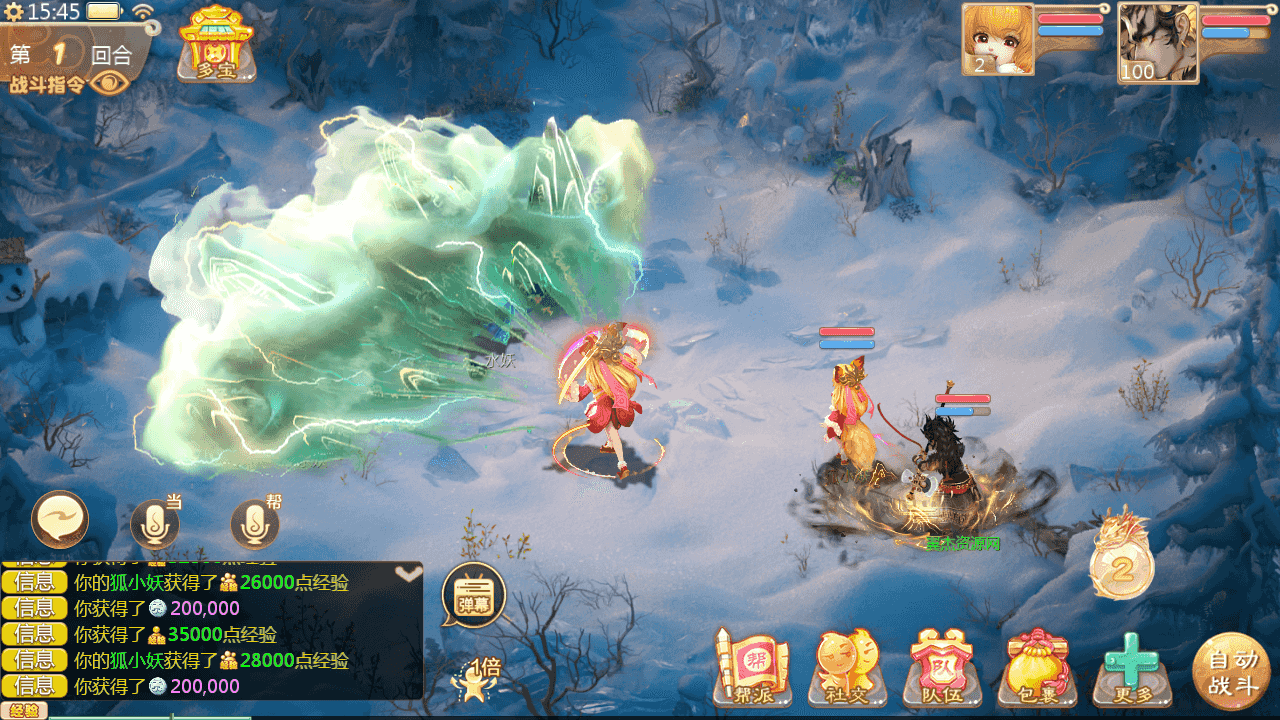This screenshot has height=720, width=1280.
Task: Select the blonde character portrait level 2
Action: (x=997, y=39)
